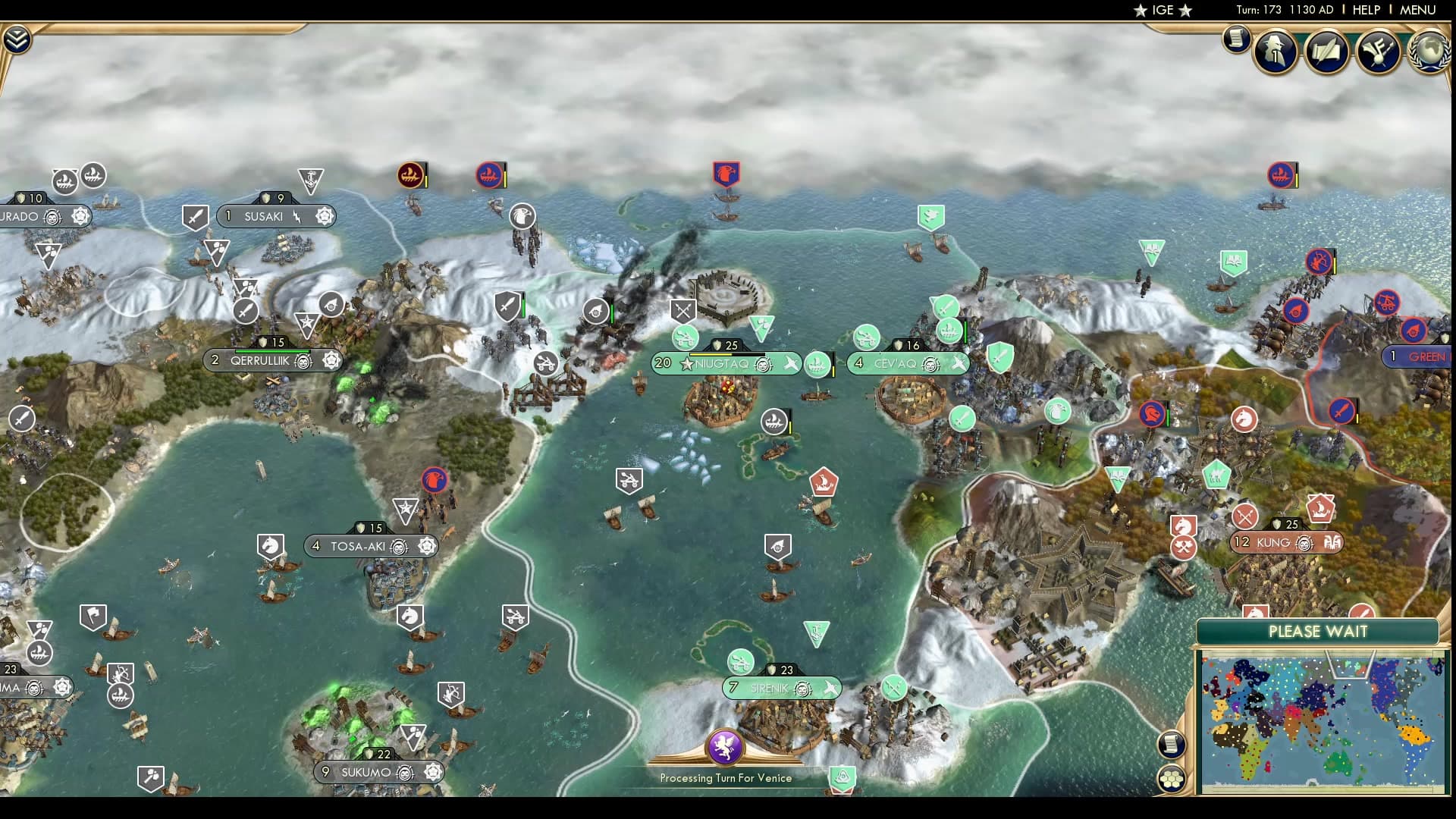Viewport: 1456px width, 819px height.
Task: Open Map Options scroll icon beside minimap
Action: (1170, 744)
